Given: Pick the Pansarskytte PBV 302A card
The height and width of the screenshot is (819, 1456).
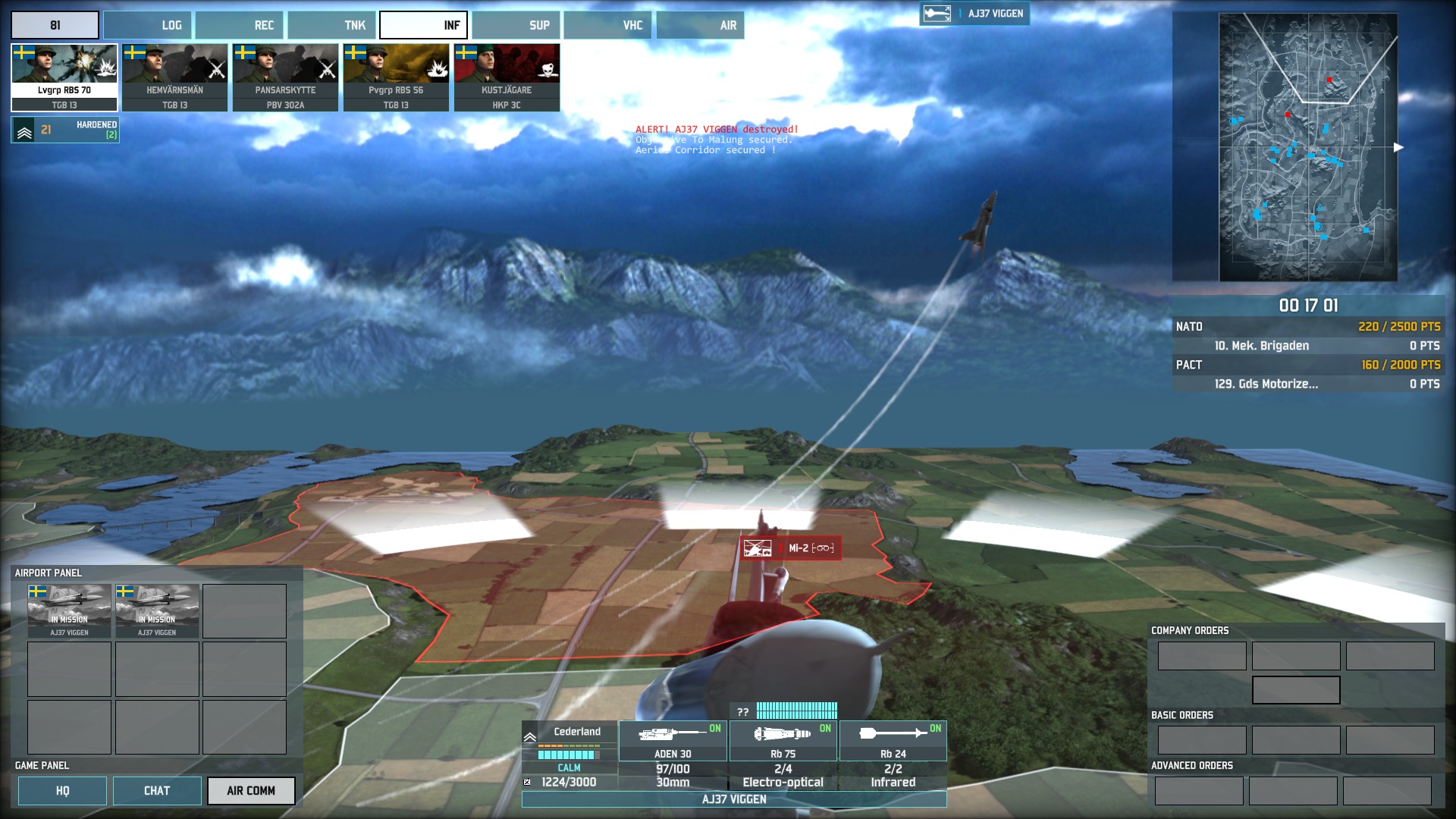Looking at the screenshot, I should (286, 77).
